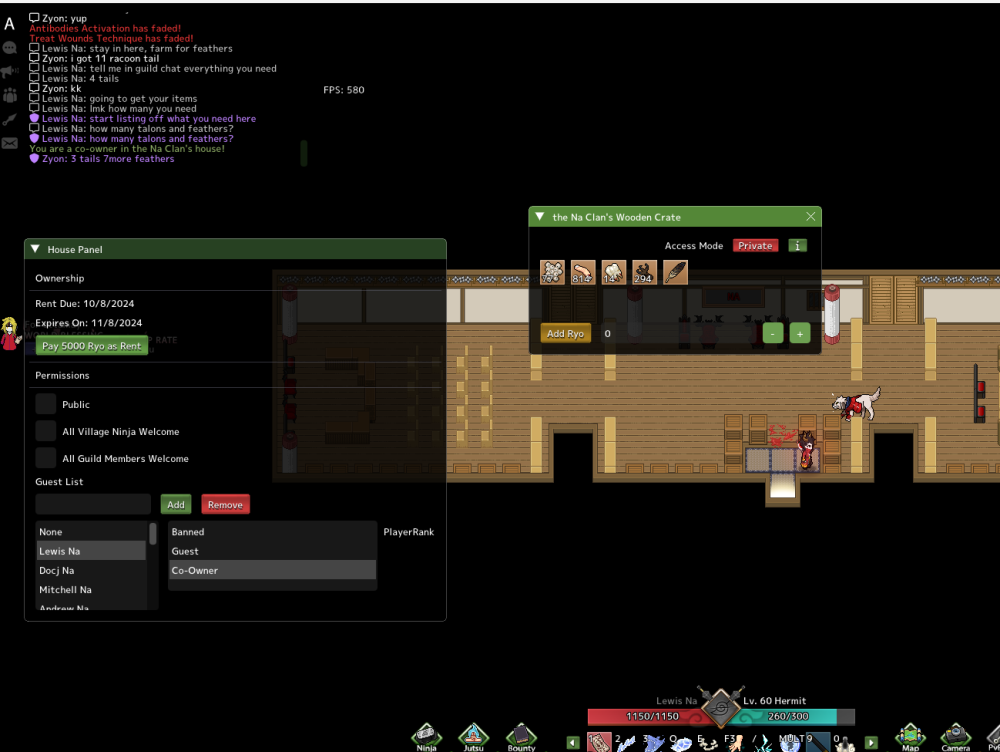Viewport: 1000px width, 752px height.
Task: Open the Jutsu menu
Action: pyautogui.click(x=474, y=737)
